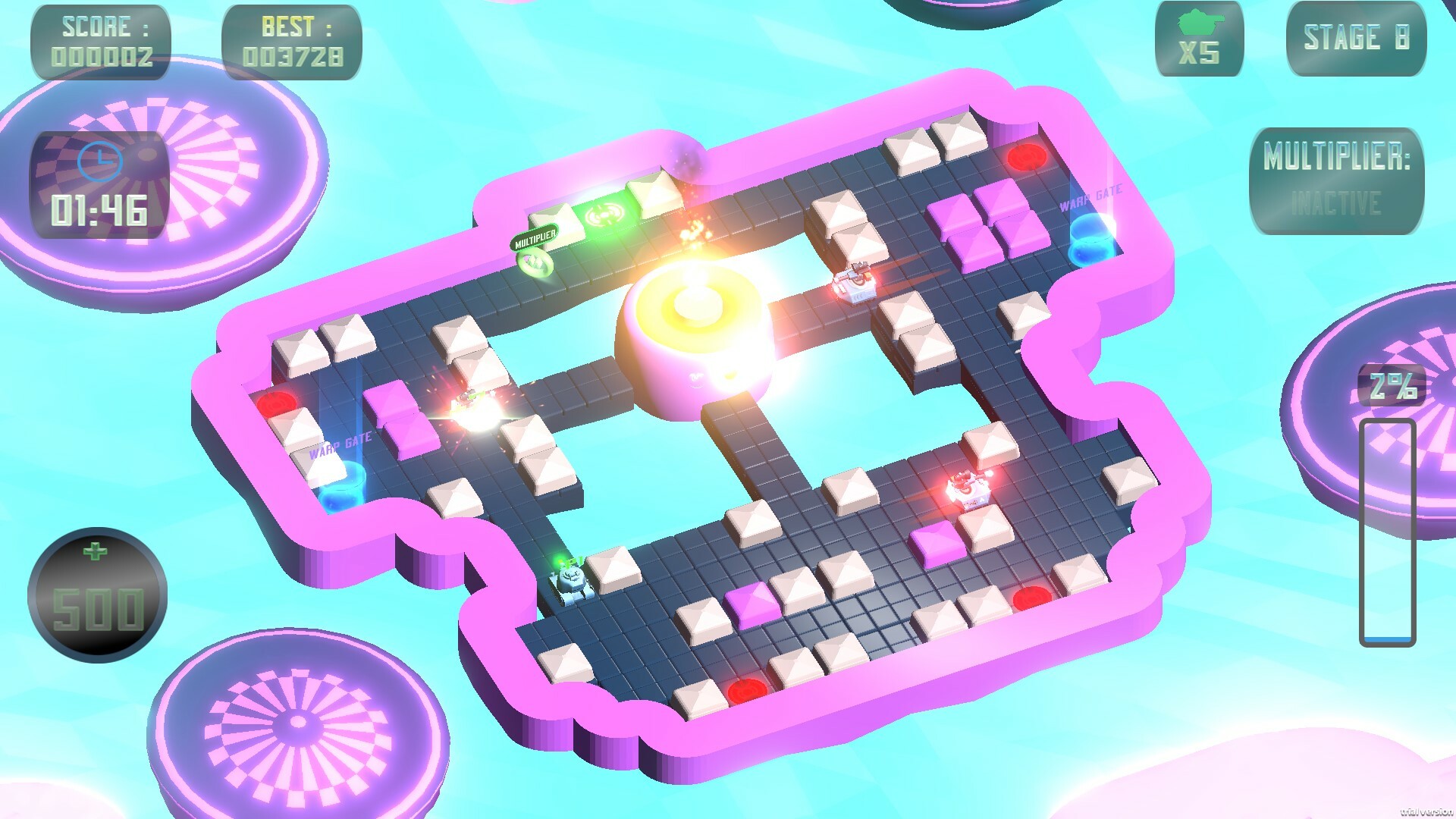Switch to the SCORE display panel

click(x=102, y=39)
